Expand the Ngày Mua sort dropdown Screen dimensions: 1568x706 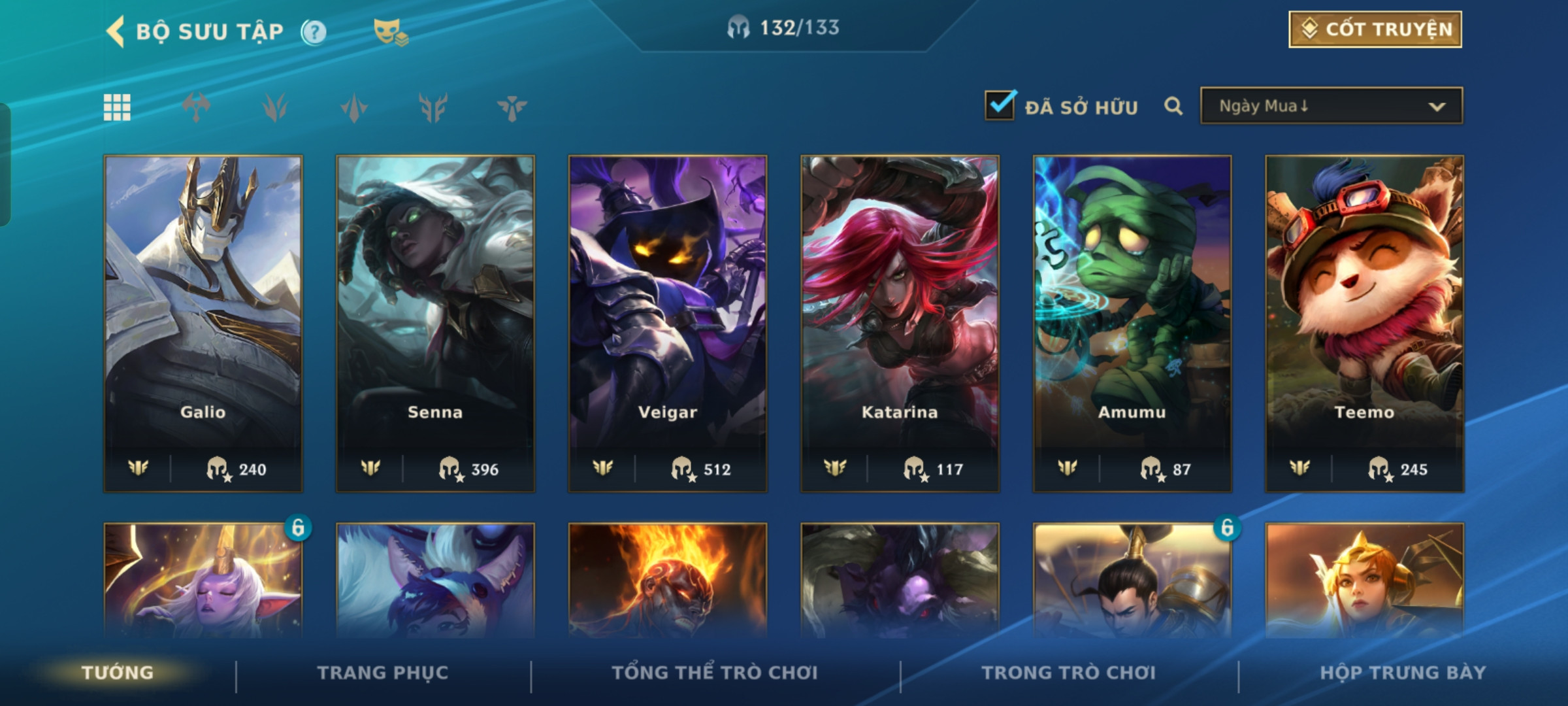[1331, 106]
